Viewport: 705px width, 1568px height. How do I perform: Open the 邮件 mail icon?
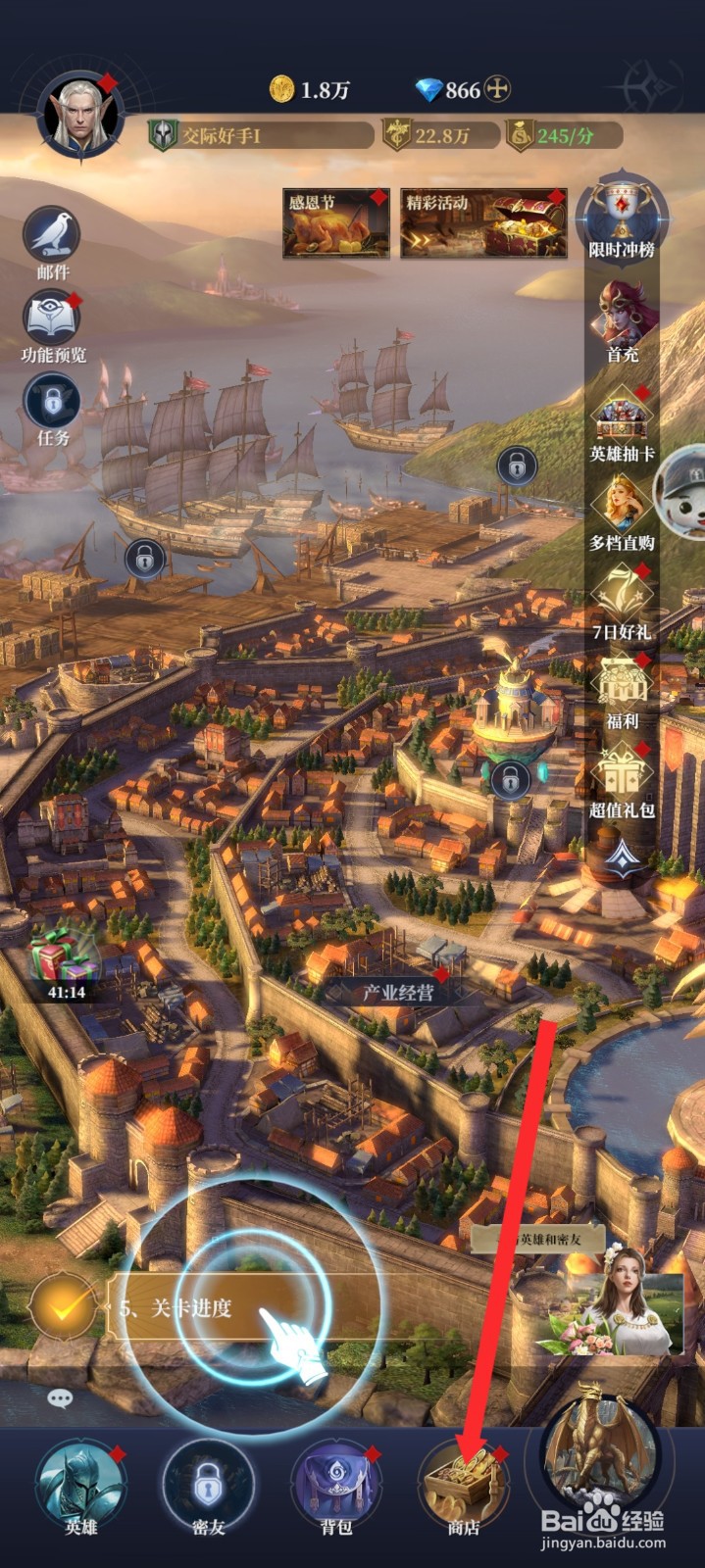pyautogui.click(x=52, y=237)
